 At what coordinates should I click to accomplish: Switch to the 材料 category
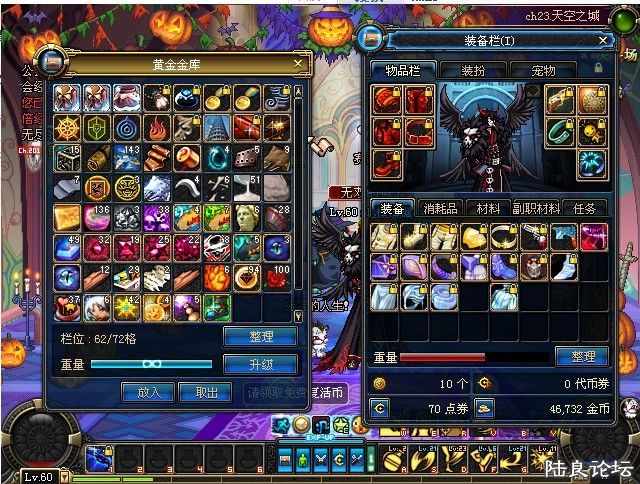[x=489, y=208]
